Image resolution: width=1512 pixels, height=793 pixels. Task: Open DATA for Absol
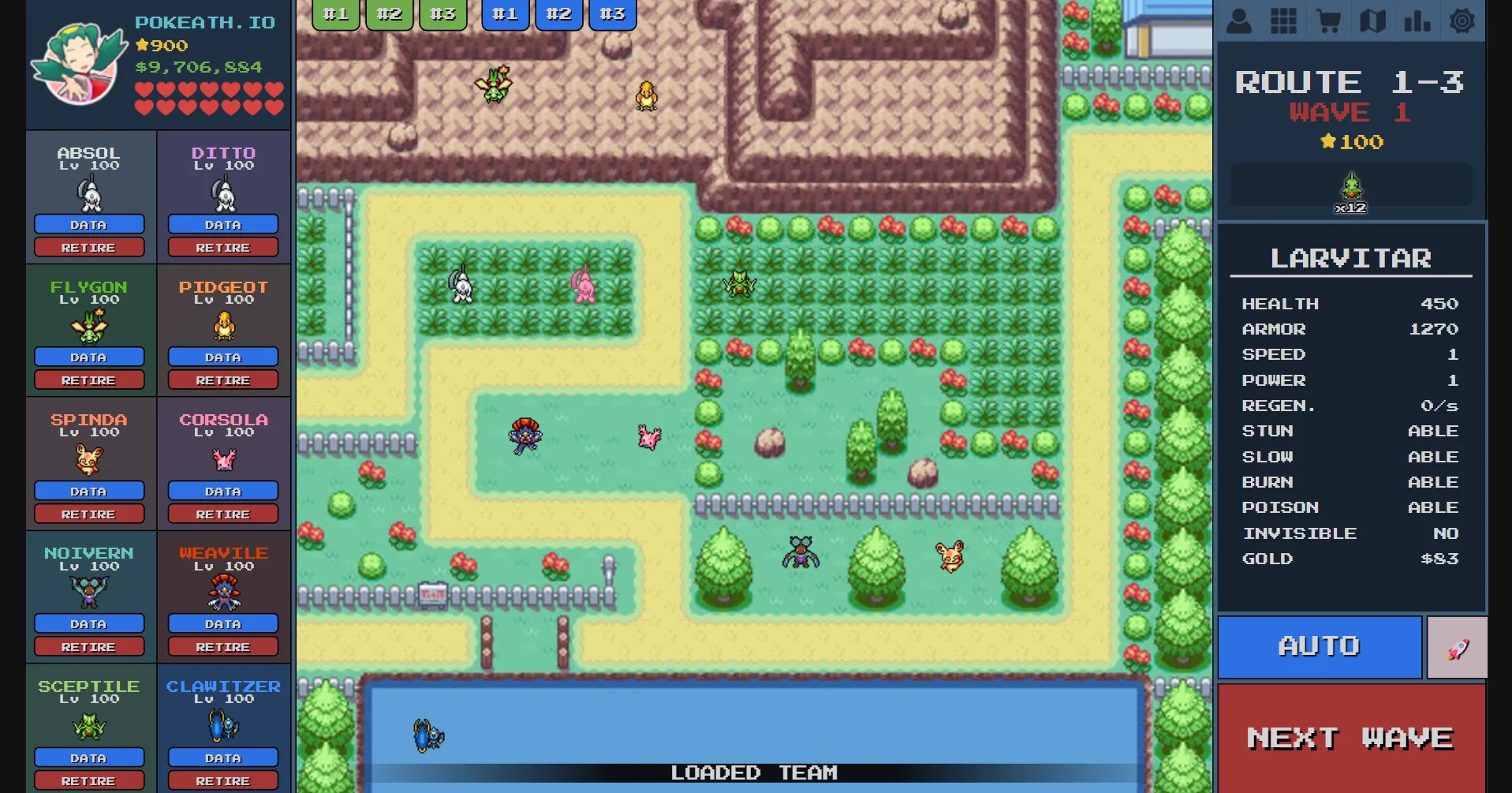coord(89,224)
